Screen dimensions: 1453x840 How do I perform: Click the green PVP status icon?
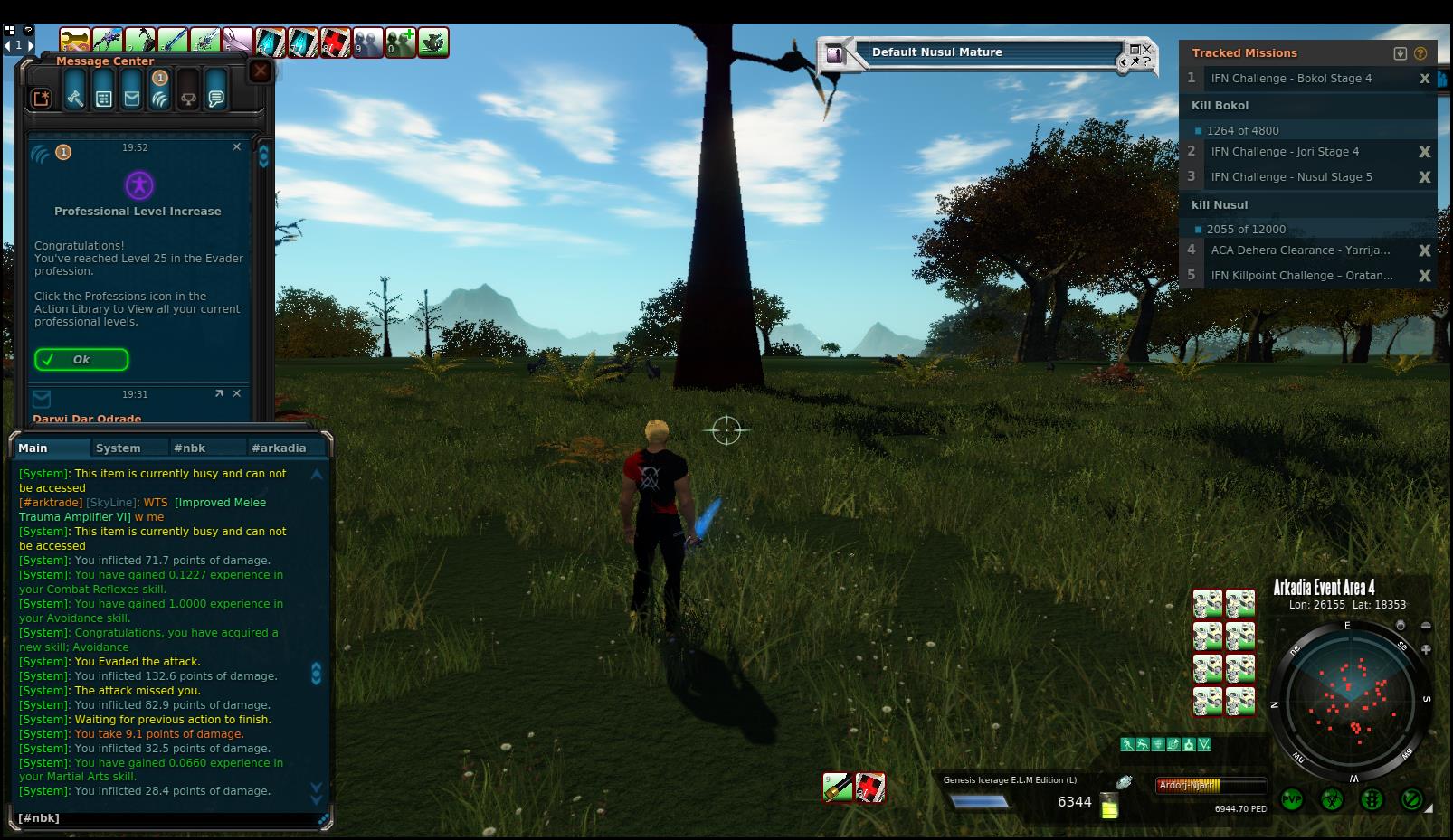point(1291,799)
